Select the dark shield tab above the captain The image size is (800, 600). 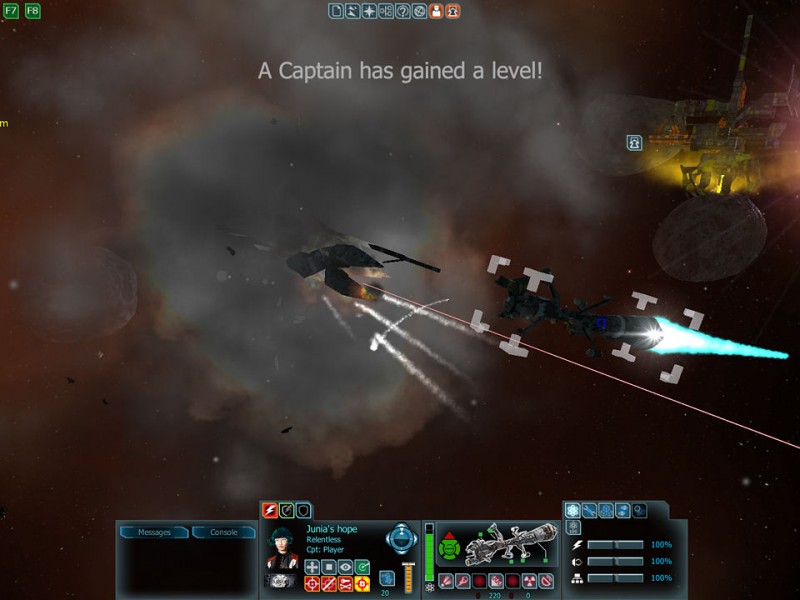[303, 510]
